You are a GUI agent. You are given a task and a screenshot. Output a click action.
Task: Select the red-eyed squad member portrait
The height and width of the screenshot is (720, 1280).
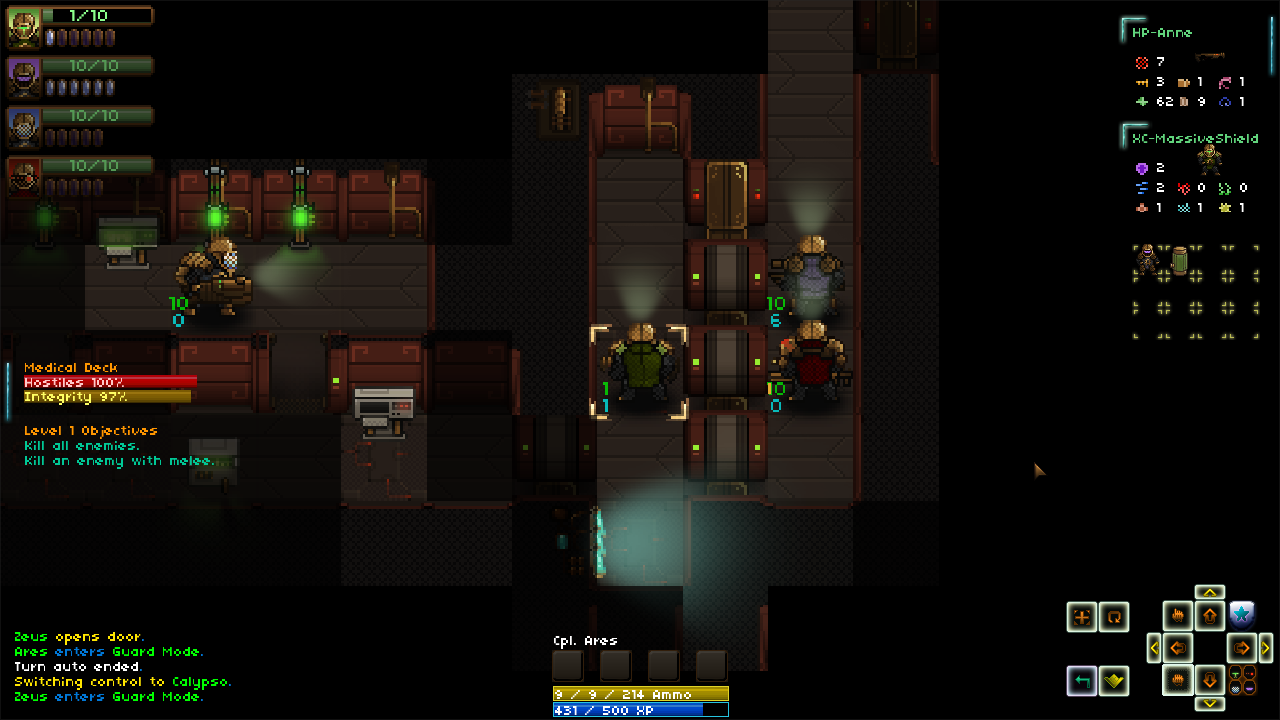24,176
